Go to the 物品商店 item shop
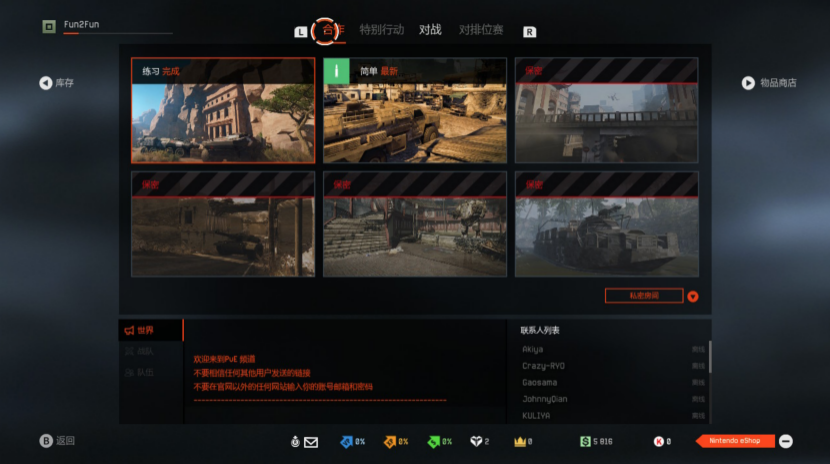 tap(769, 83)
